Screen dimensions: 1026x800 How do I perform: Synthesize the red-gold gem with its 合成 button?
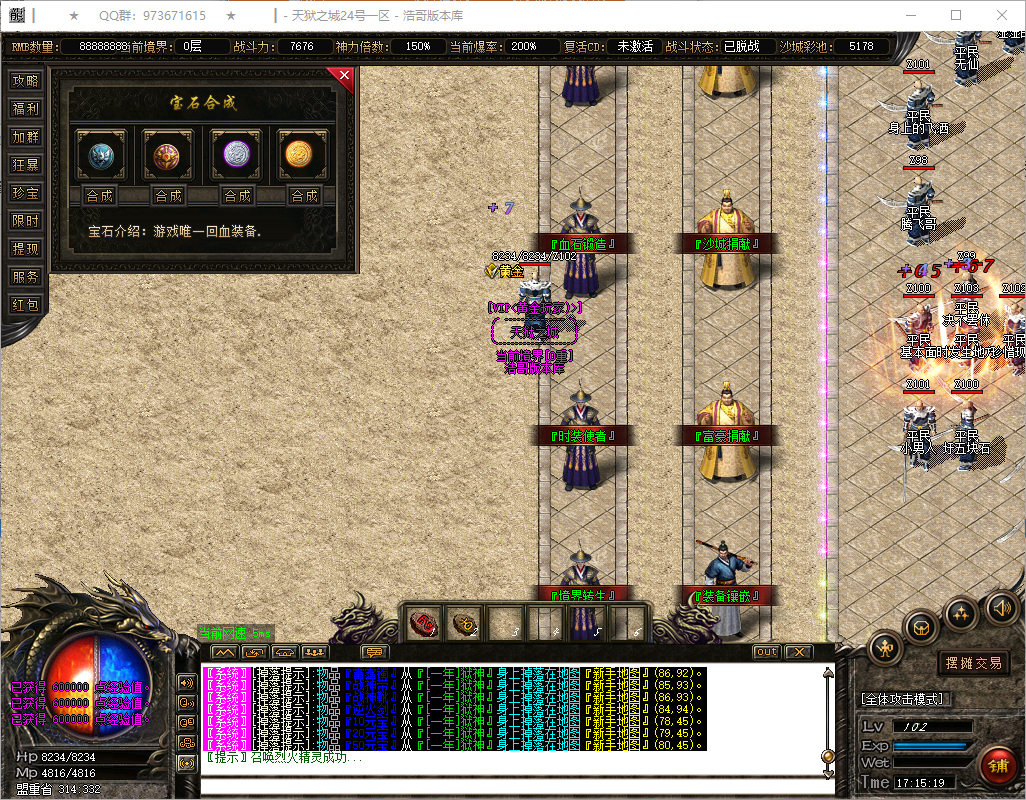(x=168, y=195)
